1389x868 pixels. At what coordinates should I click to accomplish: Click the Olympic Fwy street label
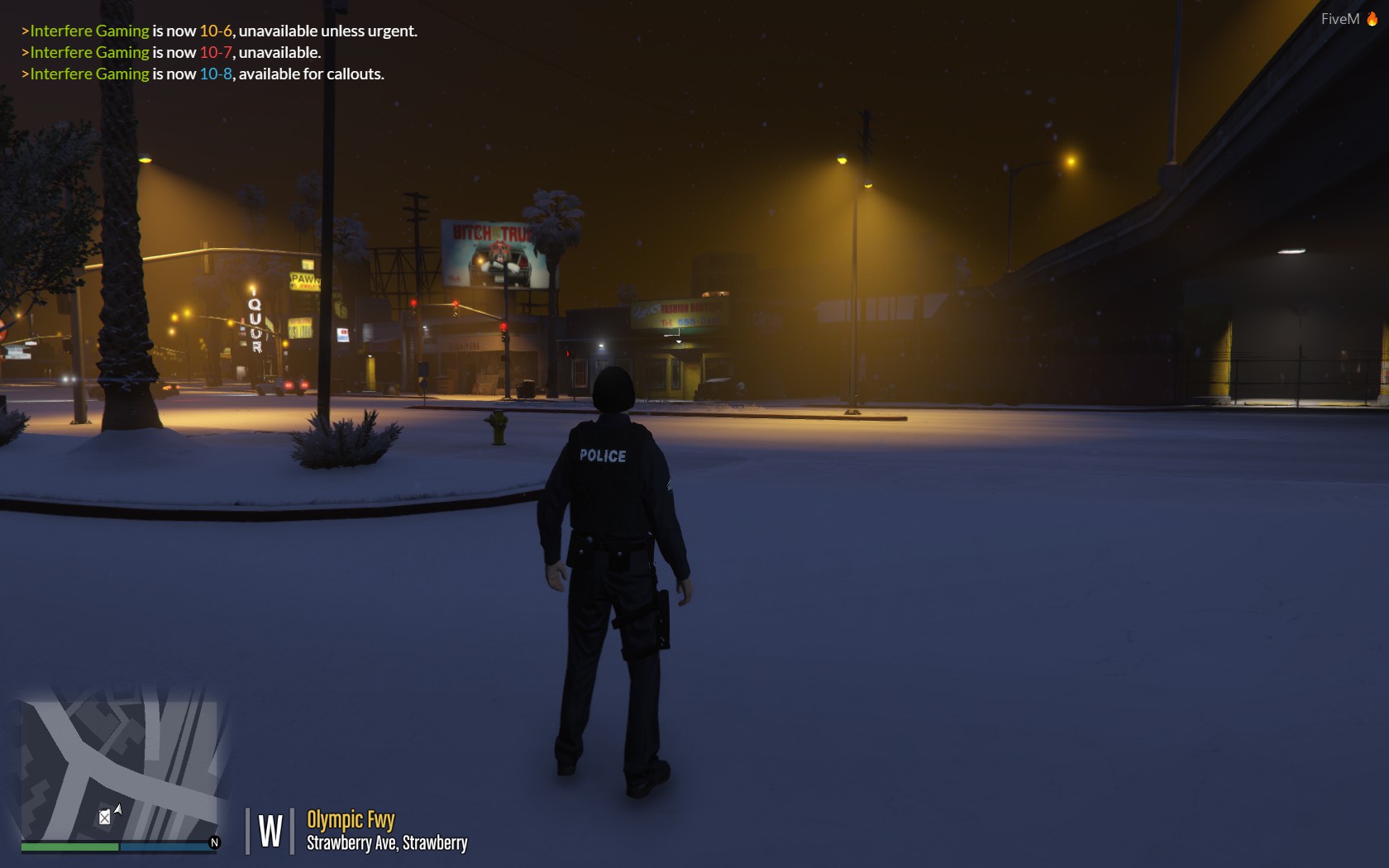(350, 820)
